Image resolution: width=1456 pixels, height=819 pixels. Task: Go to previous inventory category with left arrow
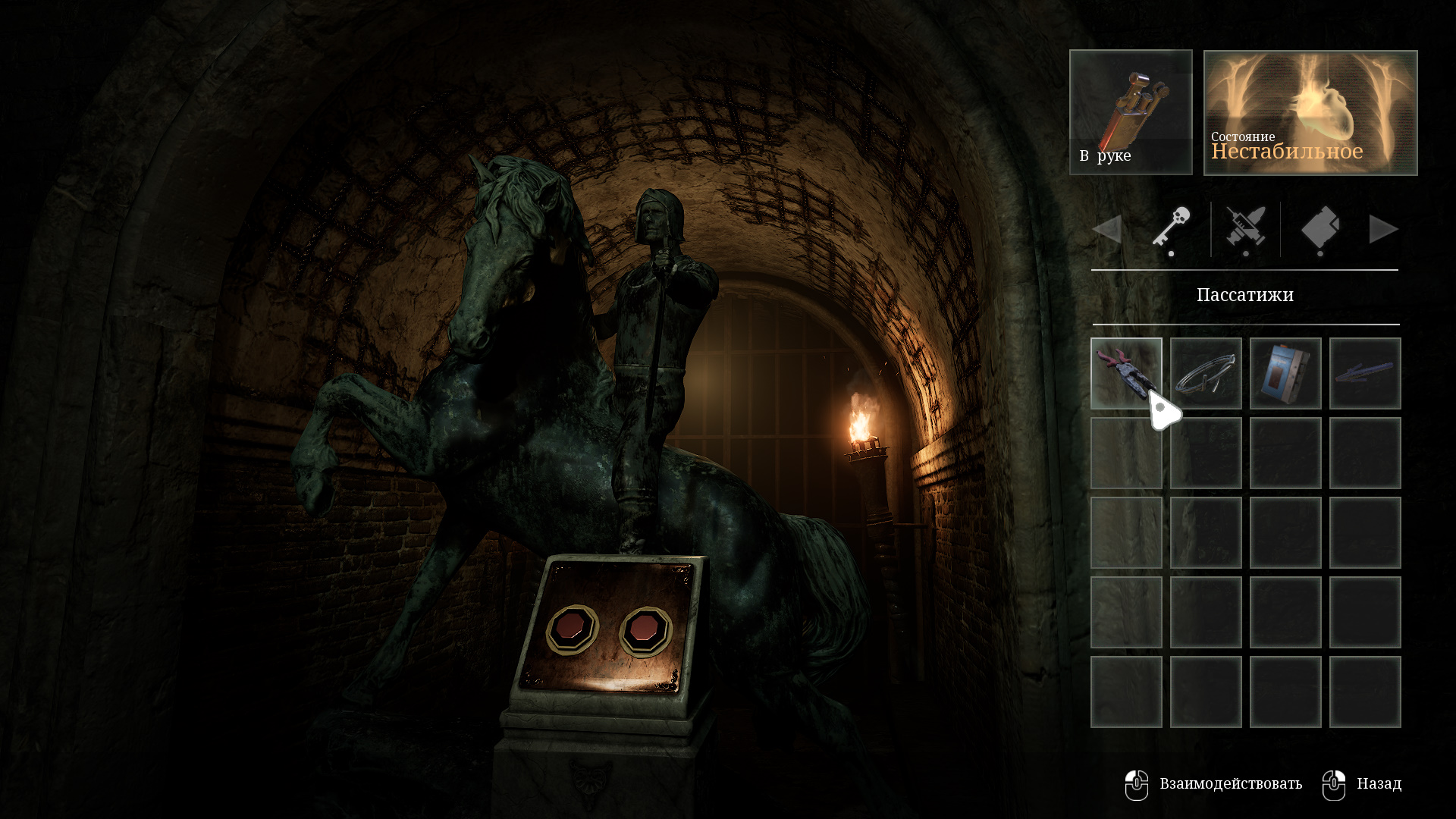click(1107, 229)
